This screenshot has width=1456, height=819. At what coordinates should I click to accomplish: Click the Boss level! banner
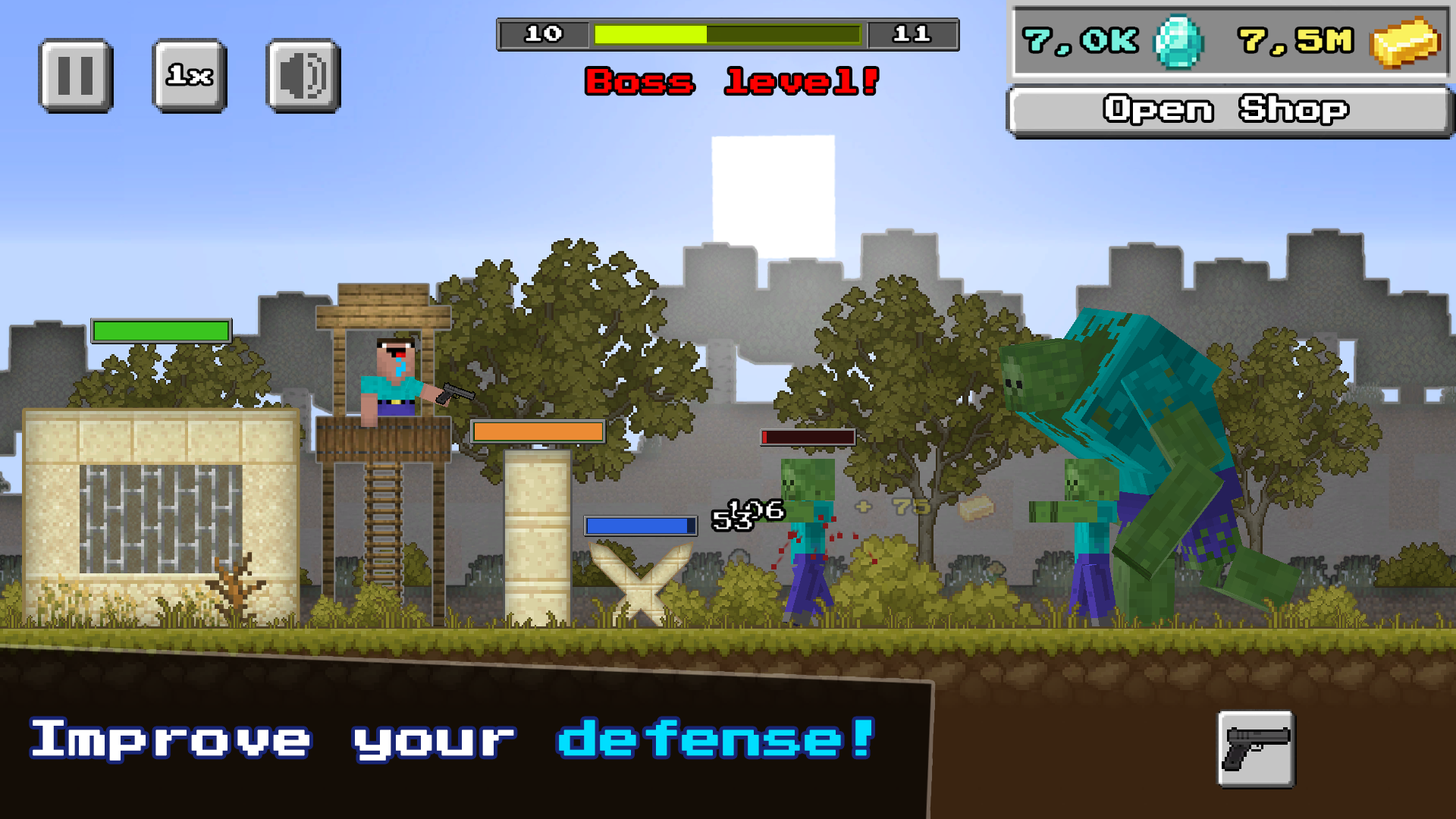tap(734, 82)
